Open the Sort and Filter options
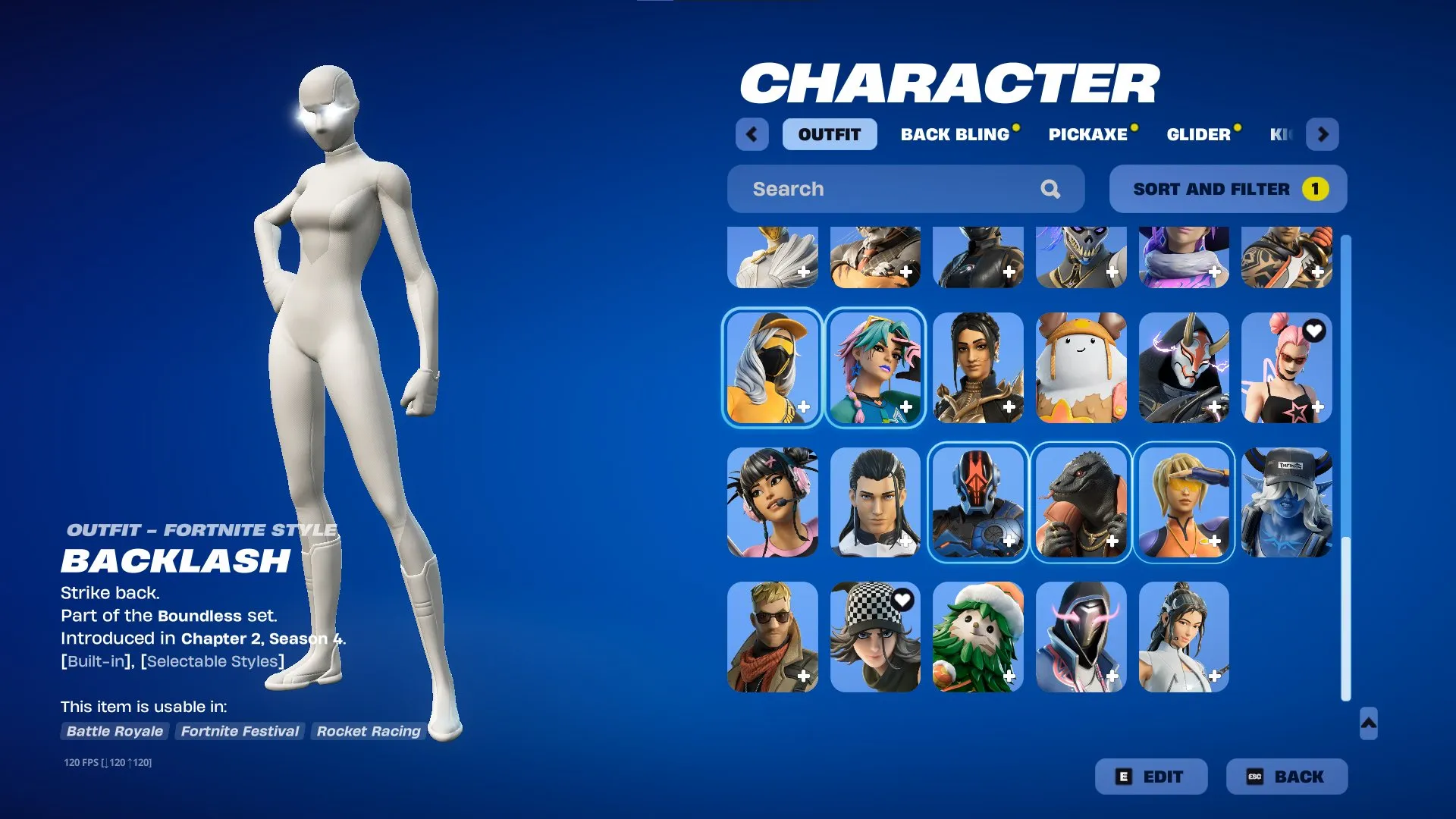Viewport: 1456px width, 819px height. coord(1227,189)
